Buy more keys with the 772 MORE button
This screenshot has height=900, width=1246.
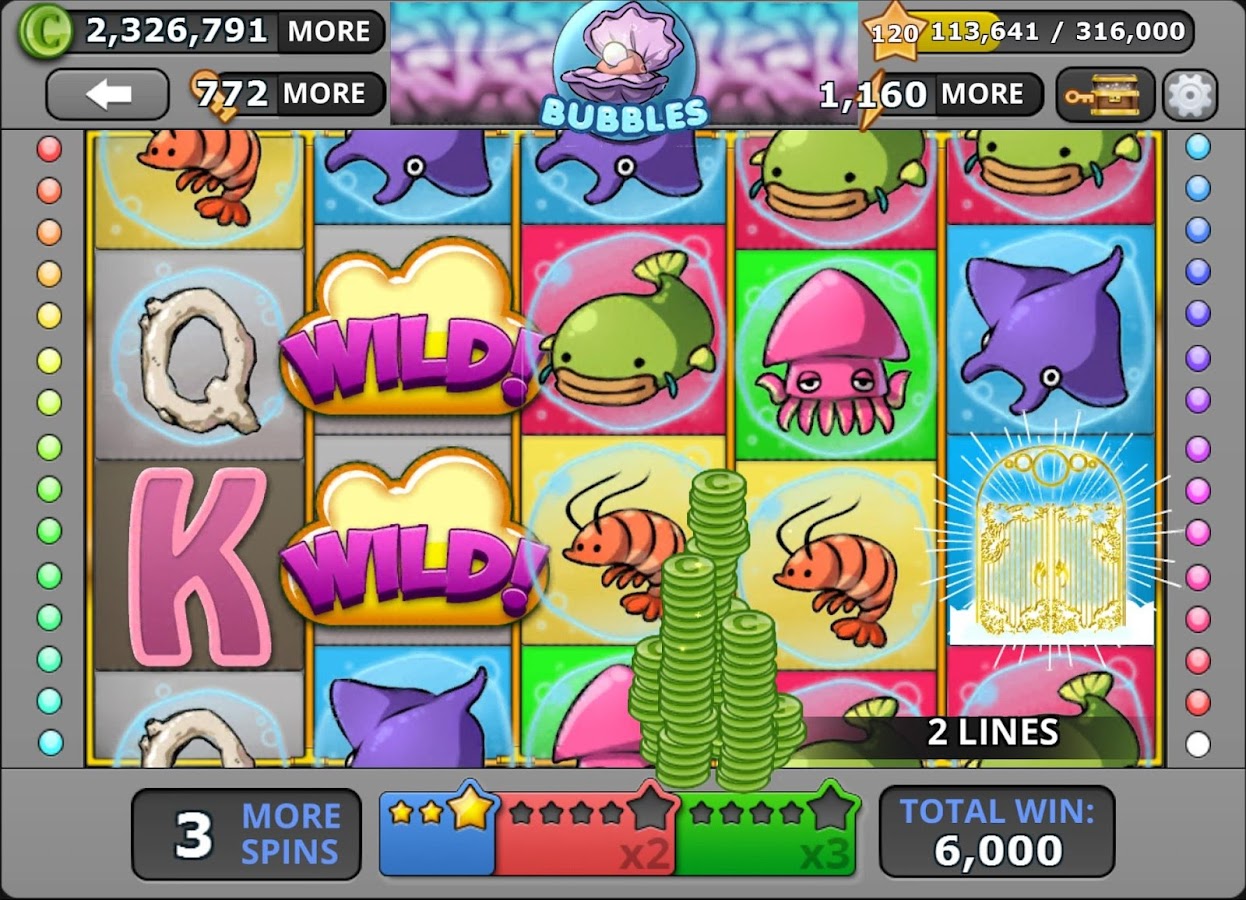pos(322,95)
